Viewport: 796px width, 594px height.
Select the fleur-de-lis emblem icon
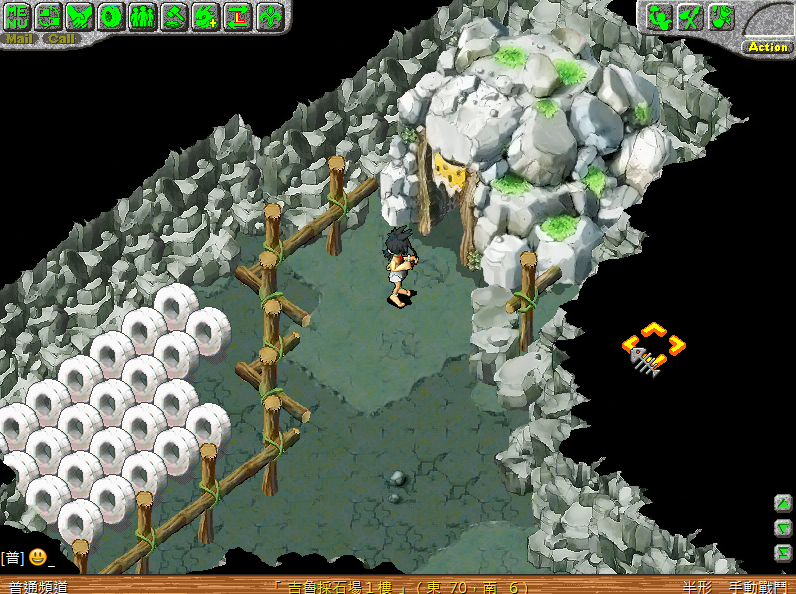[x=269, y=16]
